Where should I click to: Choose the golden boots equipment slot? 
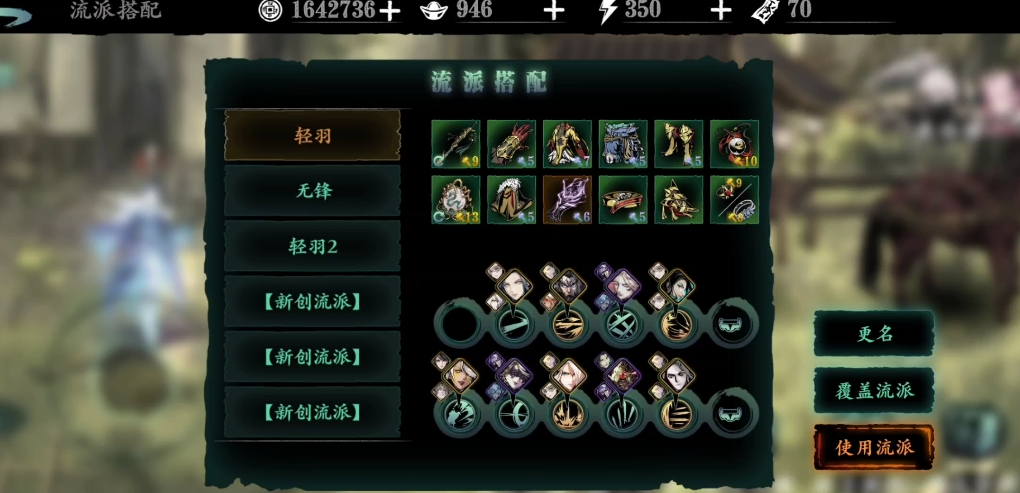(x=679, y=144)
